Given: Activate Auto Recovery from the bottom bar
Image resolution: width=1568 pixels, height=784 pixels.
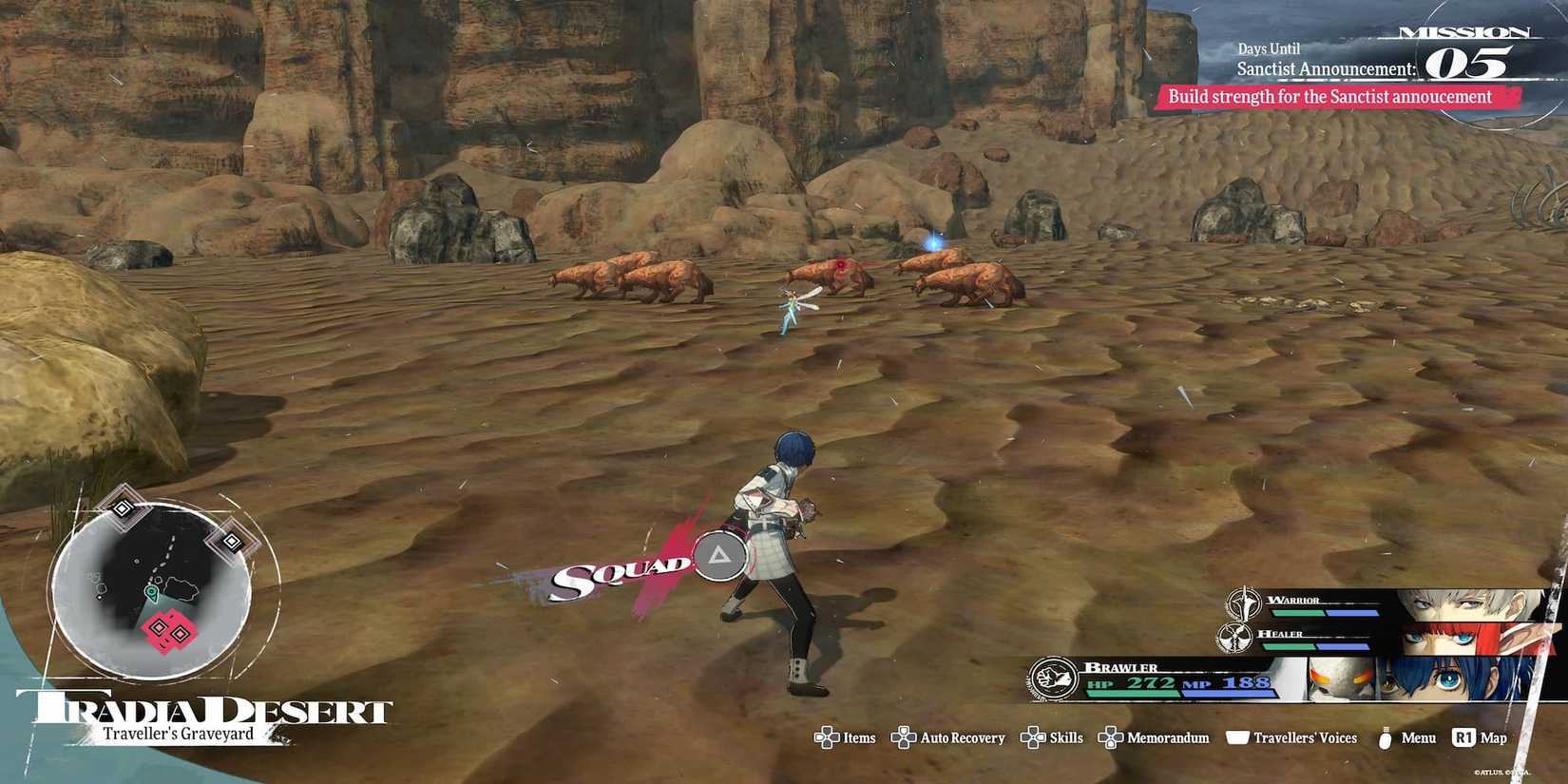Looking at the screenshot, I should click(x=903, y=737).
